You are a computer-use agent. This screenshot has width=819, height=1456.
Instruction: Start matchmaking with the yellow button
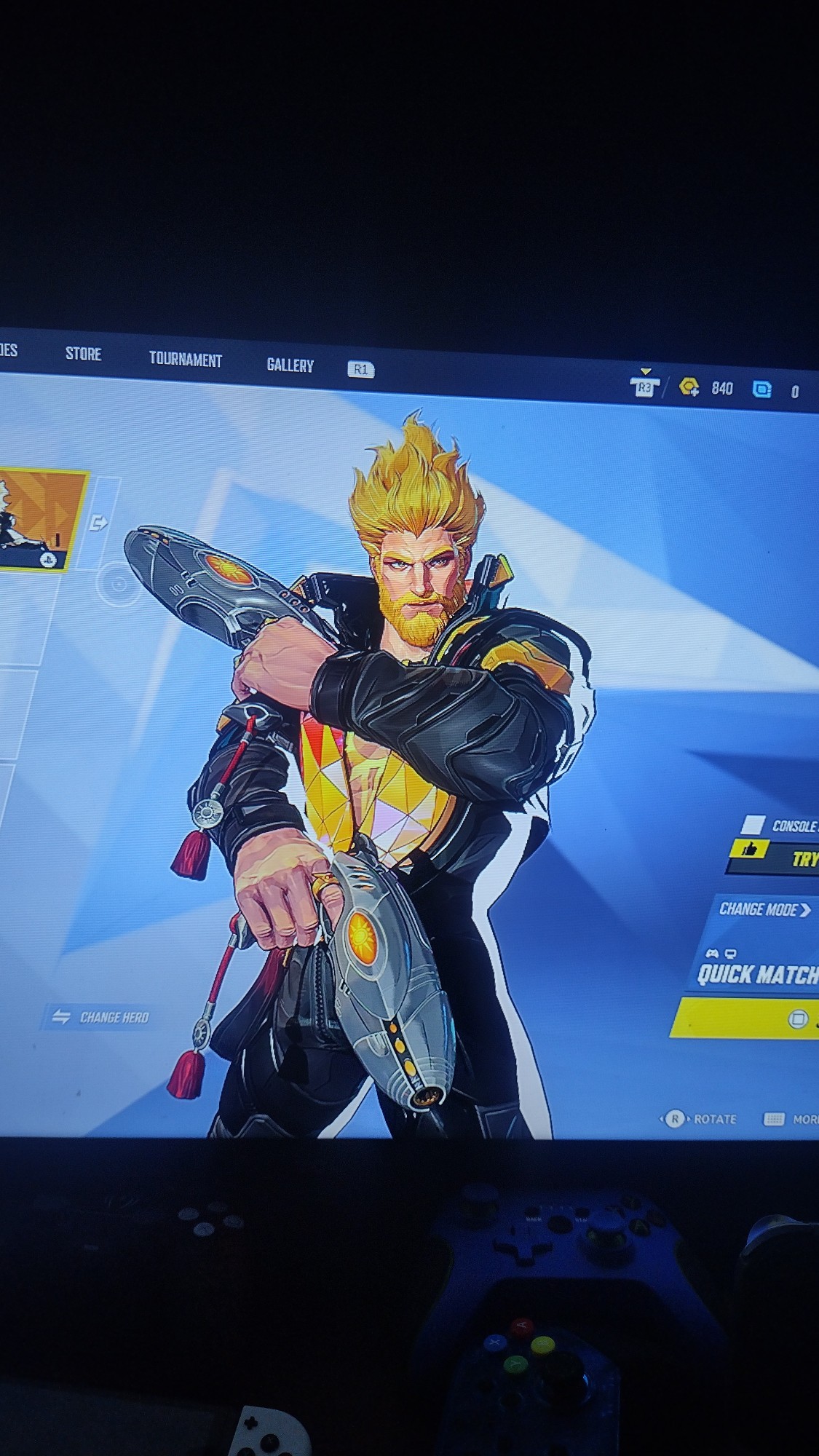(x=750, y=1018)
